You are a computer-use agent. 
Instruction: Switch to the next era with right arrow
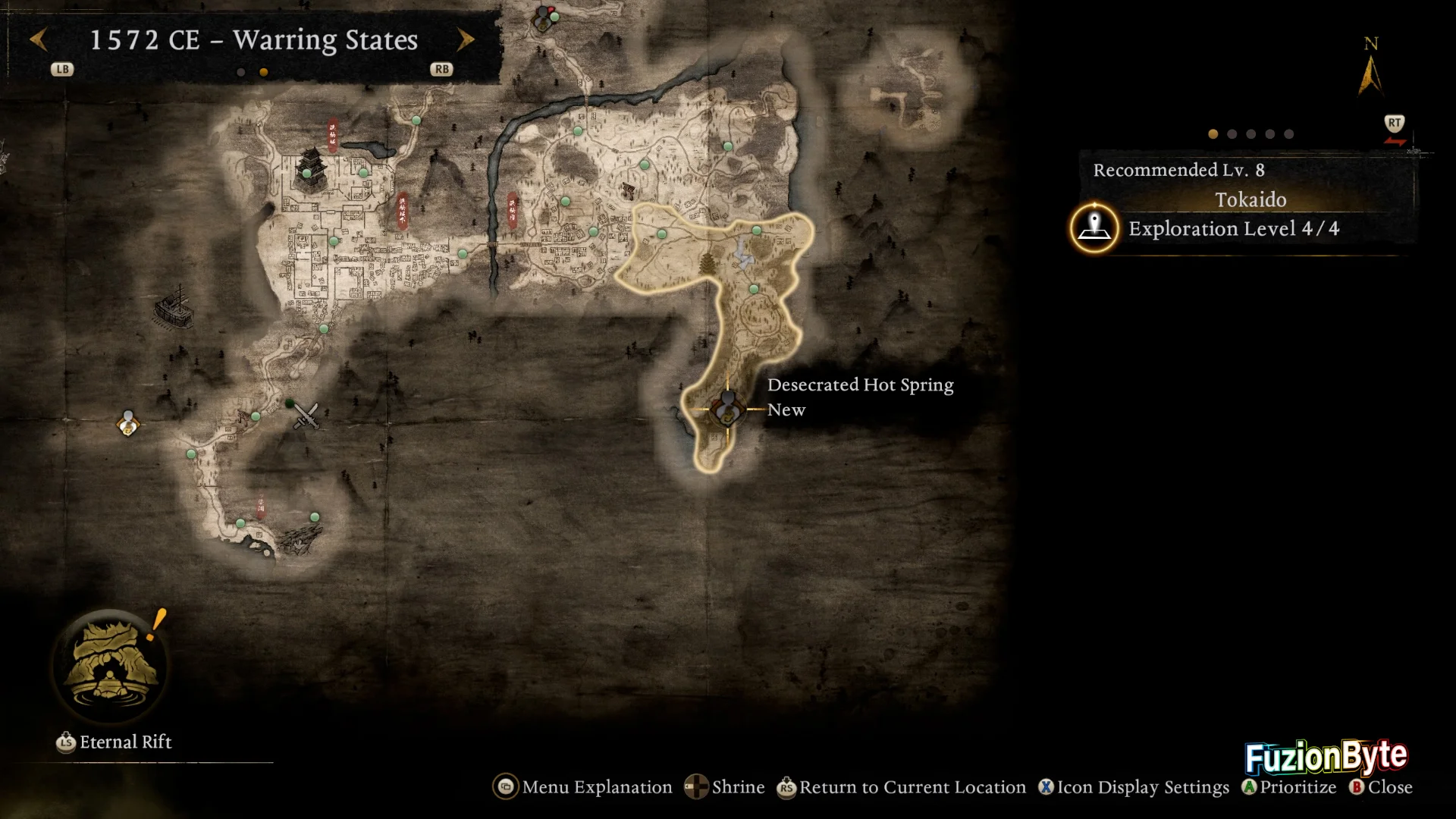pyautogui.click(x=466, y=39)
